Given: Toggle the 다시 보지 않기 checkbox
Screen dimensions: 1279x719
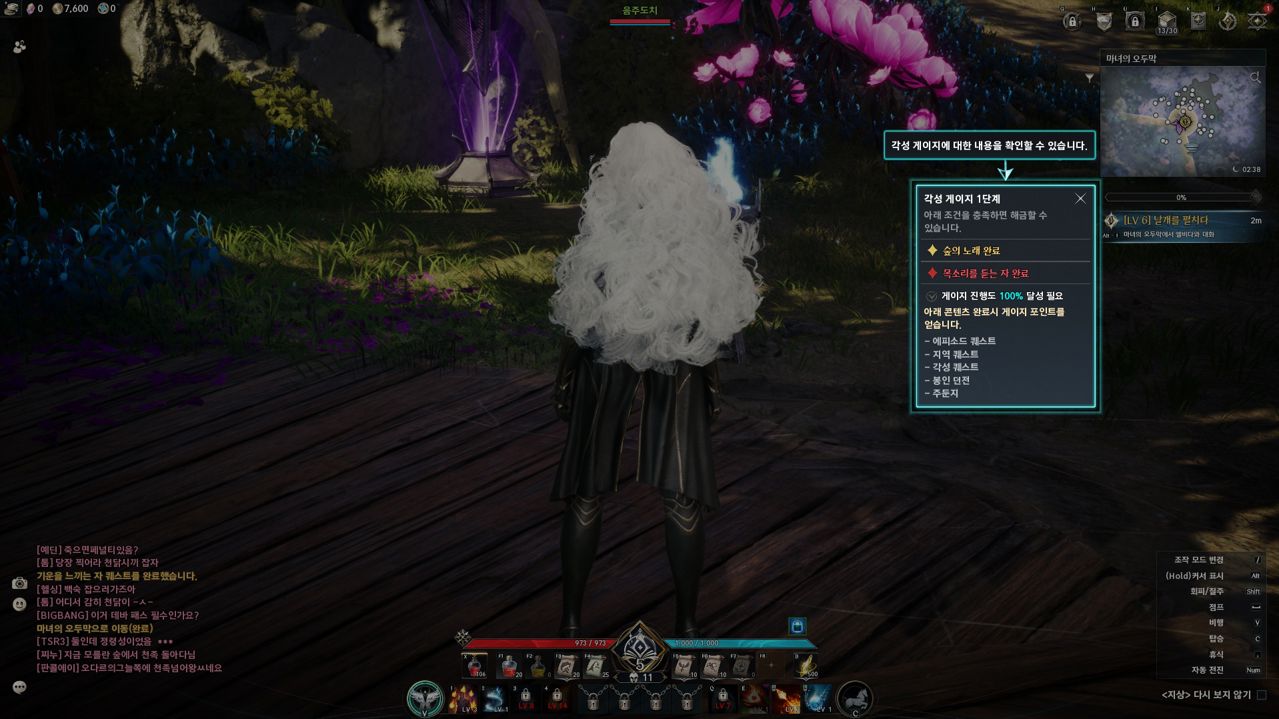Looking at the screenshot, I should 1262,695.
